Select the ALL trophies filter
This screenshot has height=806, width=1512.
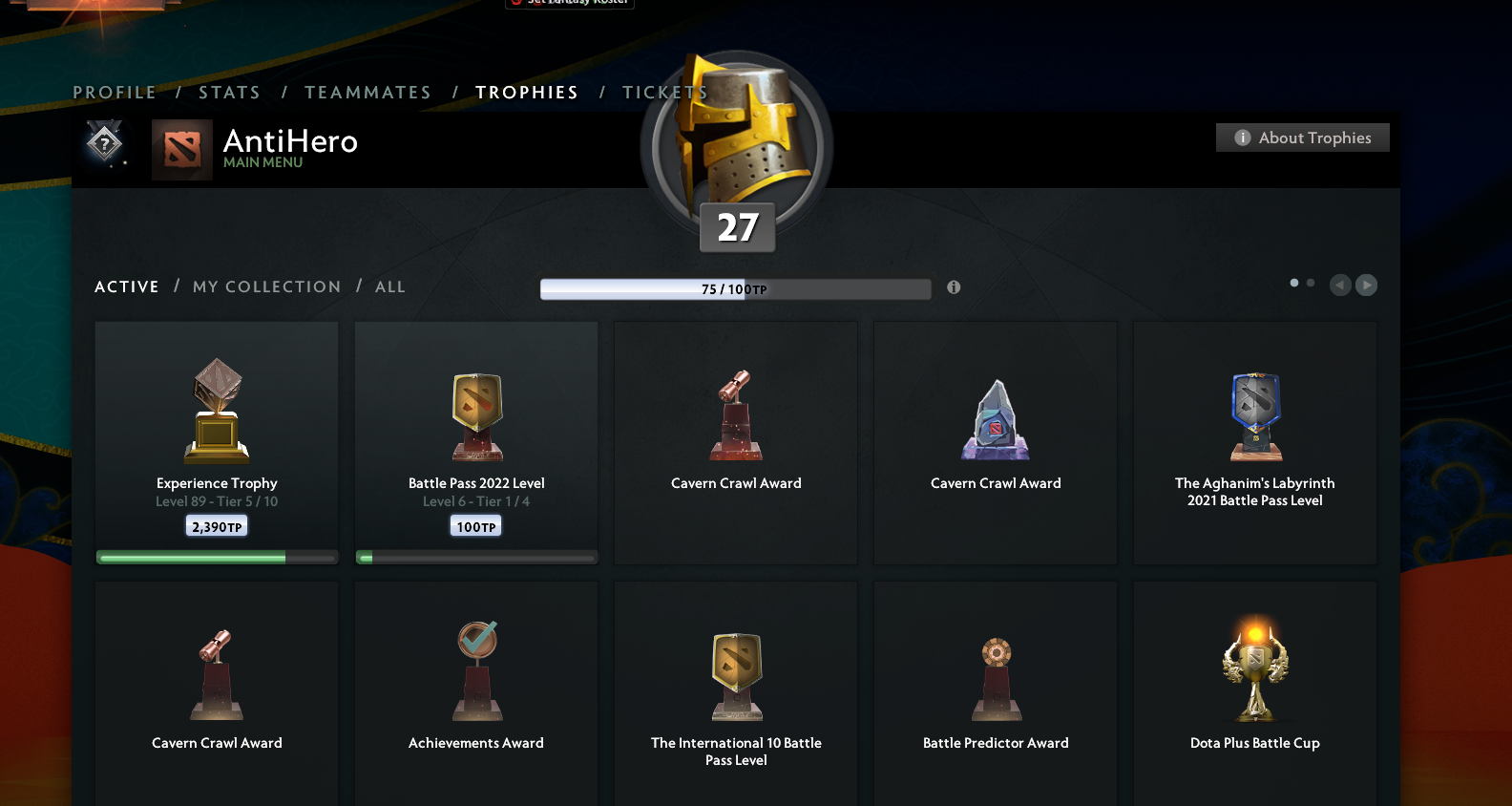[x=389, y=286]
